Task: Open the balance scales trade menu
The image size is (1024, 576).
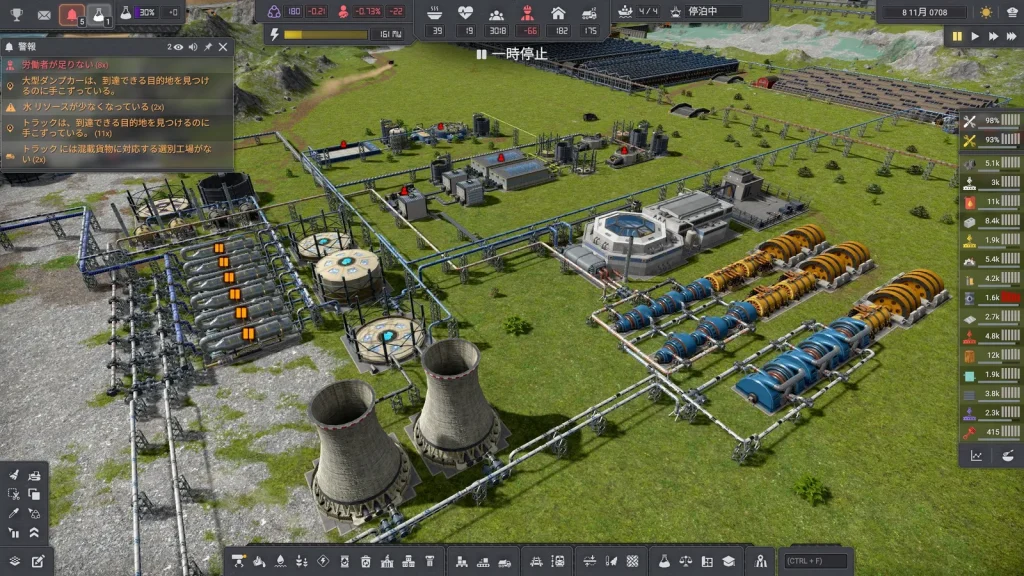Action: (x=687, y=561)
